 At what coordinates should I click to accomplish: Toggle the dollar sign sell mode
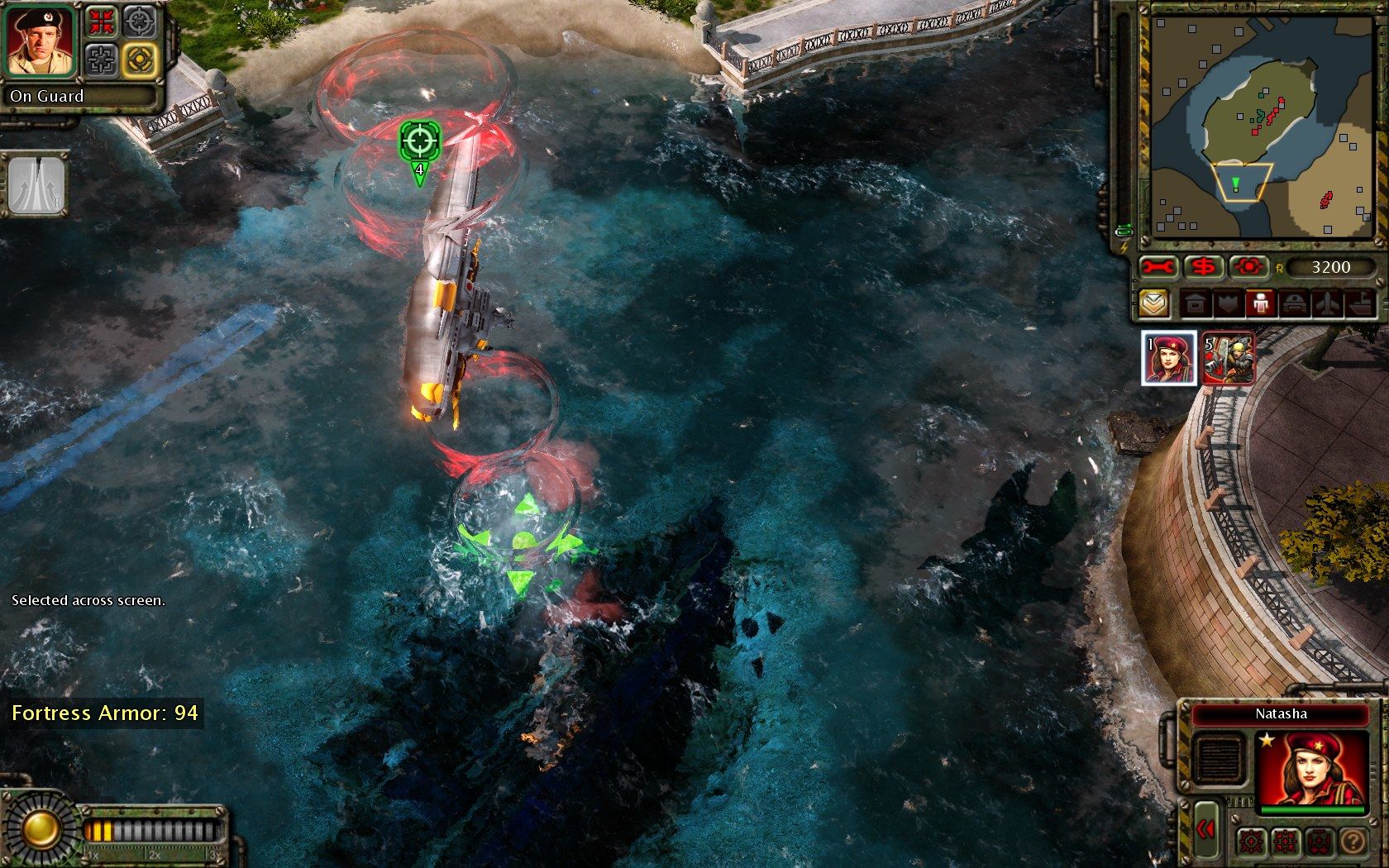pyautogui.click(x=1204, y=267)
